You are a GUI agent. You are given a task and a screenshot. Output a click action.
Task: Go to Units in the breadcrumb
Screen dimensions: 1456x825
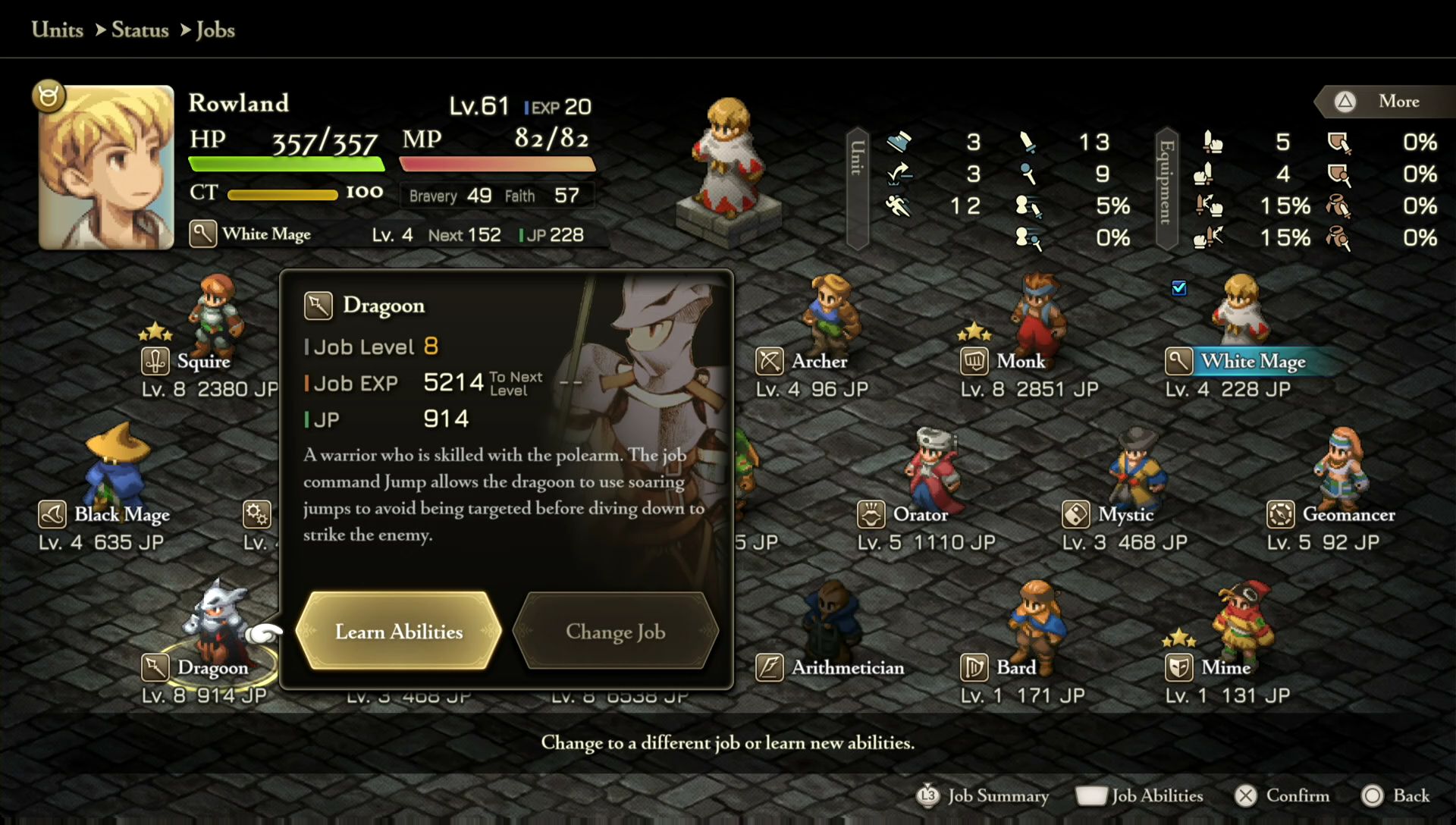(x=58, y=30)
